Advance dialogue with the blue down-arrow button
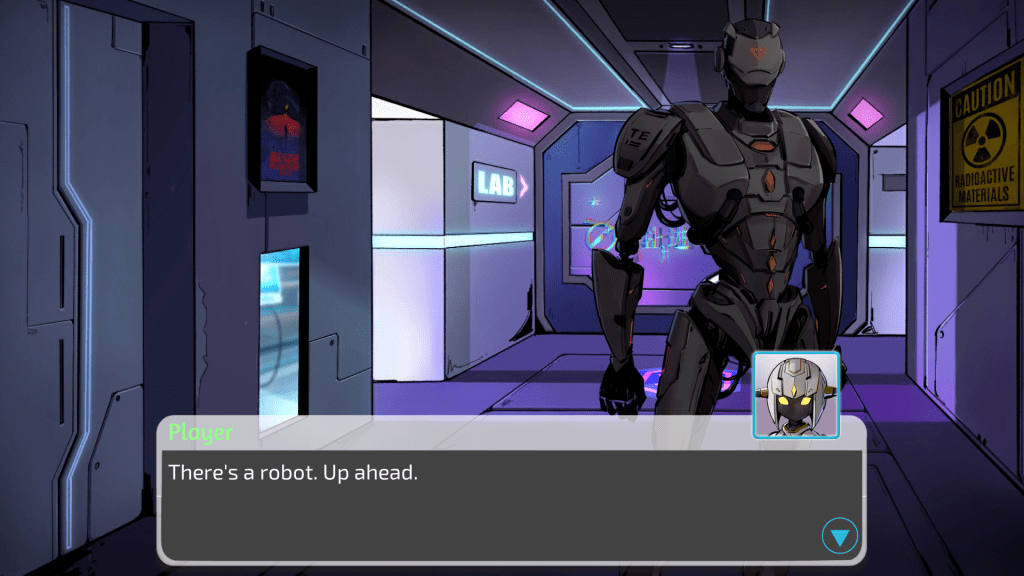Screen dimensions: 1024x576 [x=840, y=537]
